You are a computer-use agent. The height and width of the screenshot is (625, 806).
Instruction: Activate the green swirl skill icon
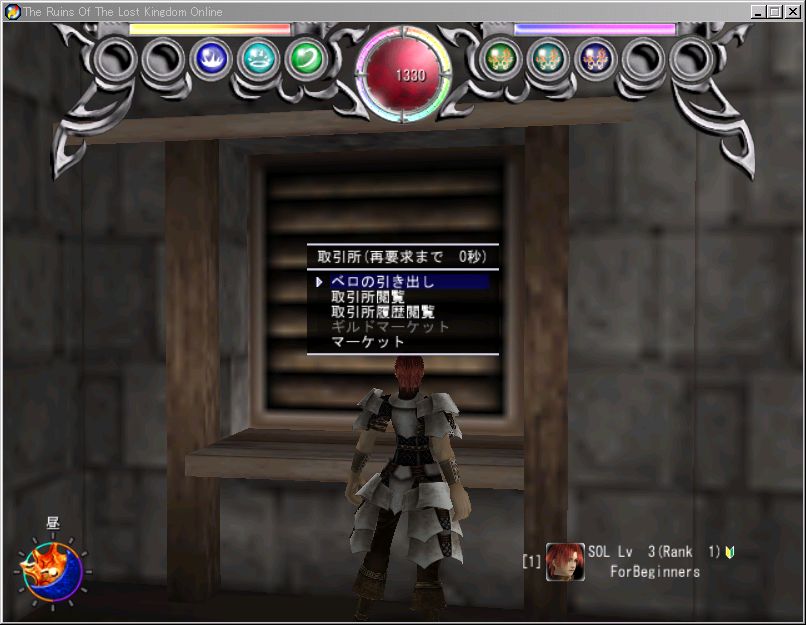tap(305, 59)
